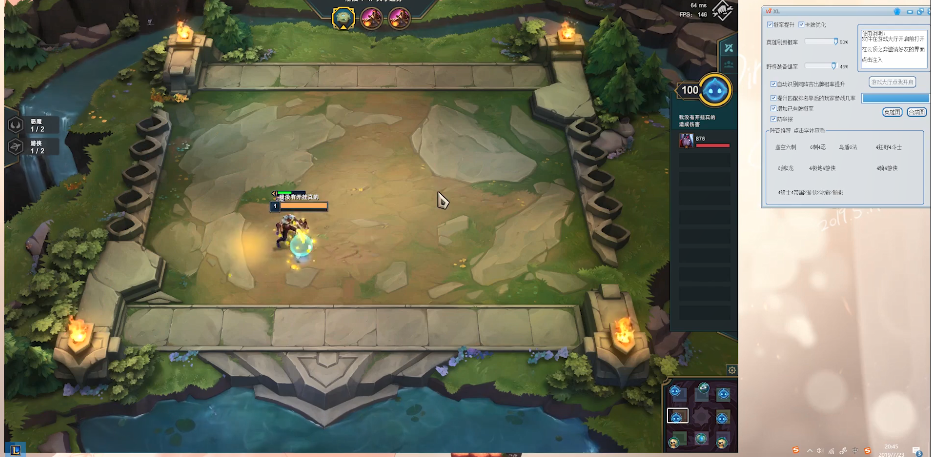Toggle the crossed swords combat panel tab
Screen dimensions: 931x457
point(730,48)
